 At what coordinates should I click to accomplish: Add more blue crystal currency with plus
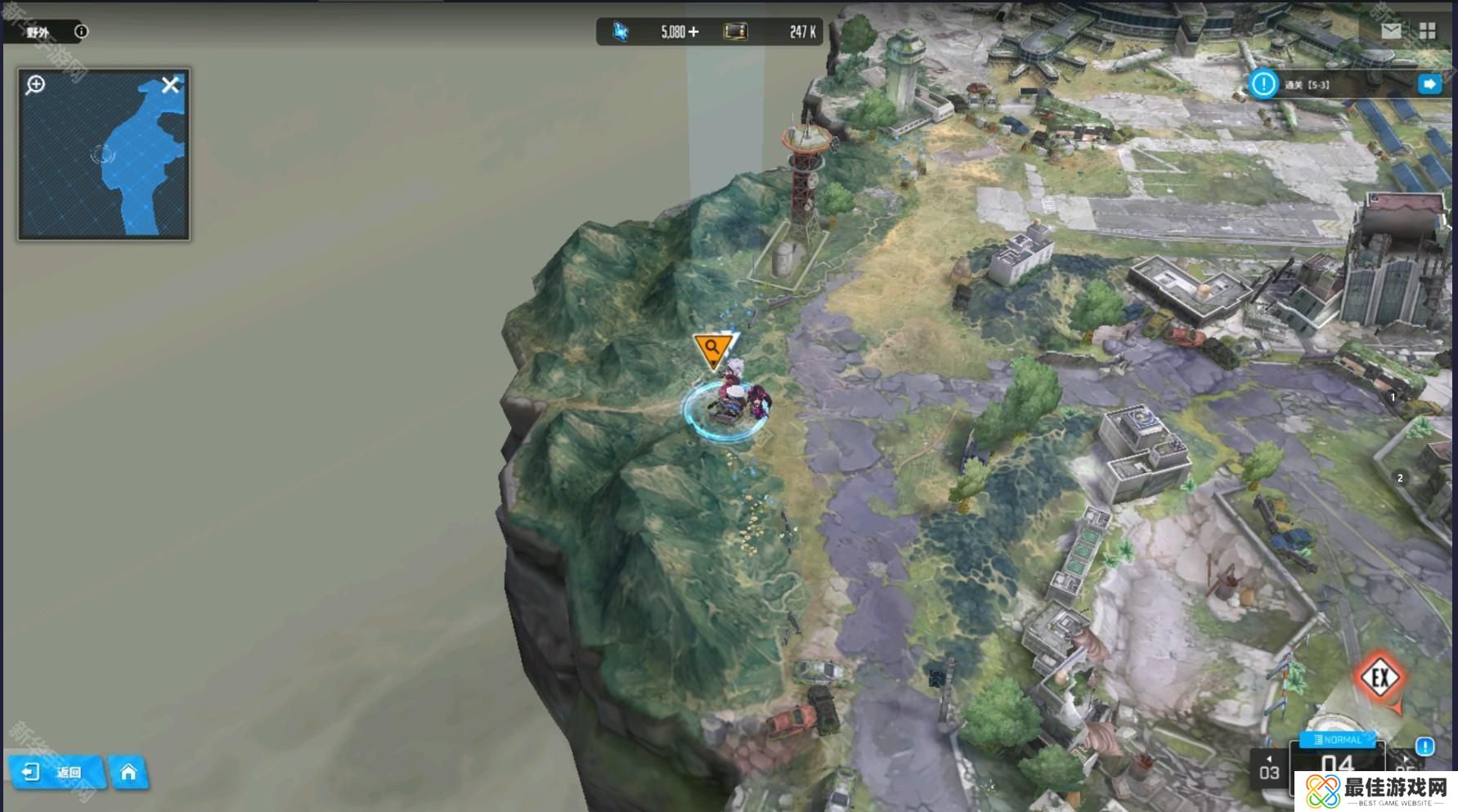pos(693,32)
